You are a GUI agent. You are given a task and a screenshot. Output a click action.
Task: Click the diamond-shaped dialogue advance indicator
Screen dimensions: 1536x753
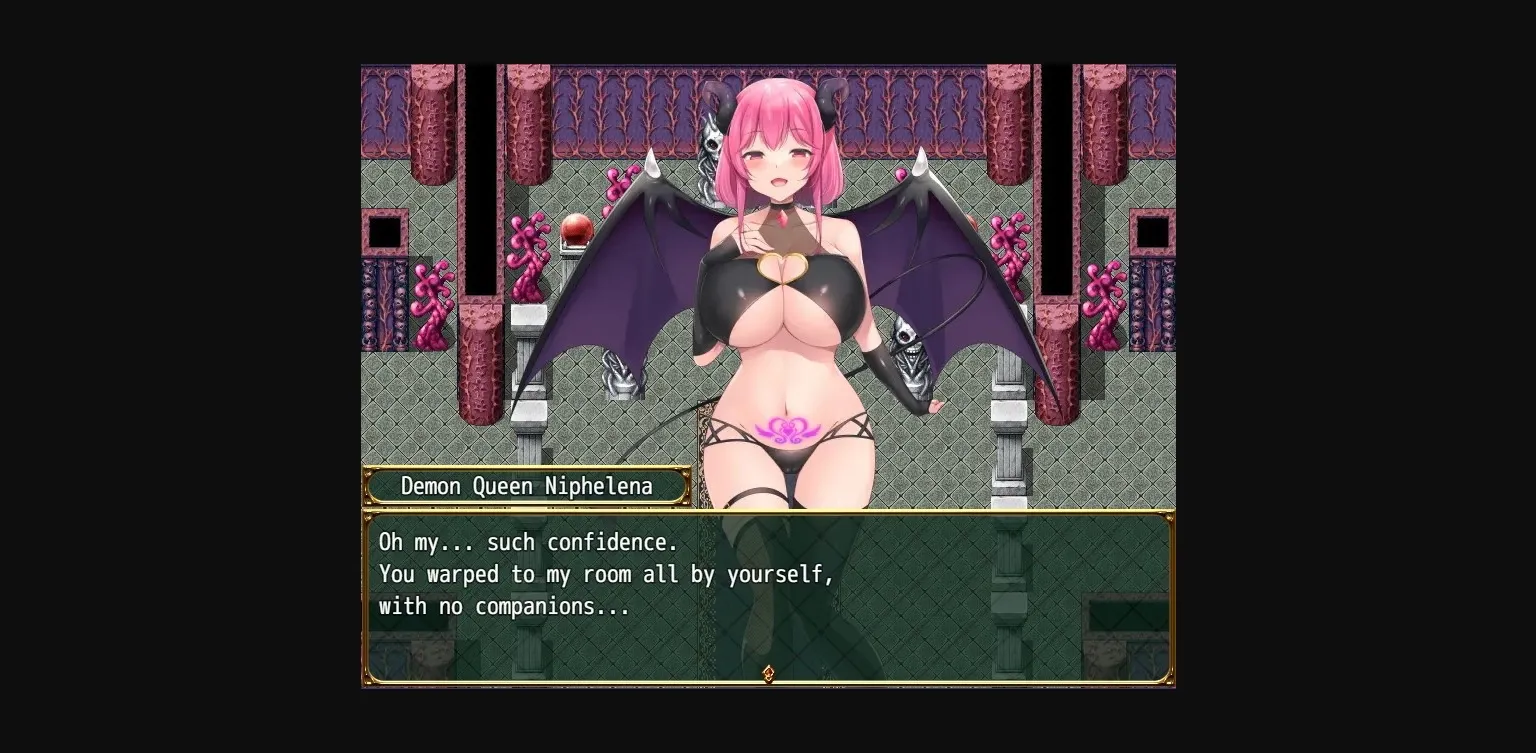click(768, 674)
